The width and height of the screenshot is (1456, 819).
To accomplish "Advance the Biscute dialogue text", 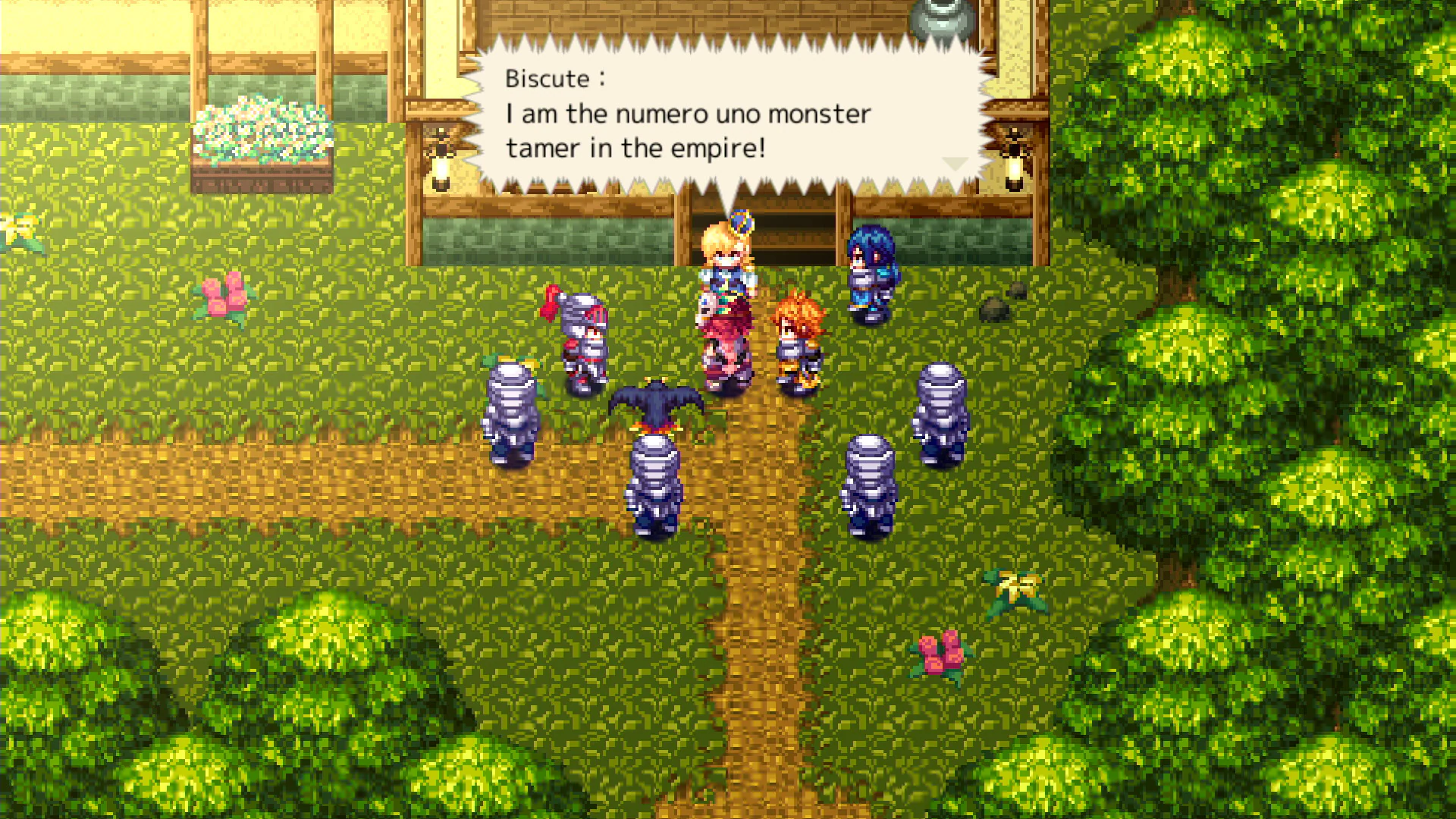I will (x=728, y=121).
